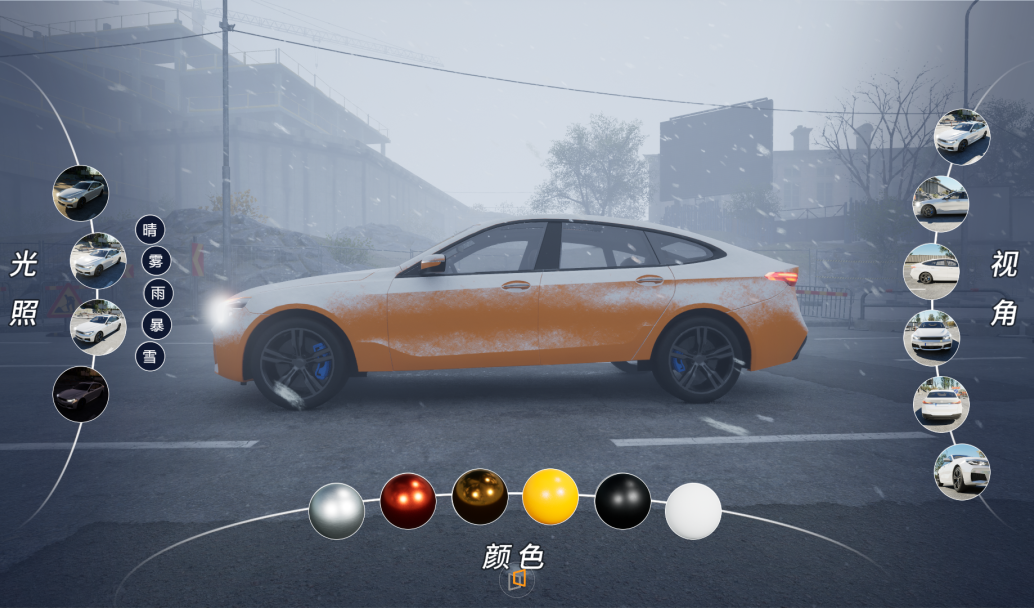Switch weather to 雨 (rain)
This screenshot has height=608, width=1034.
pyautogui.click(x=157, y=293)
